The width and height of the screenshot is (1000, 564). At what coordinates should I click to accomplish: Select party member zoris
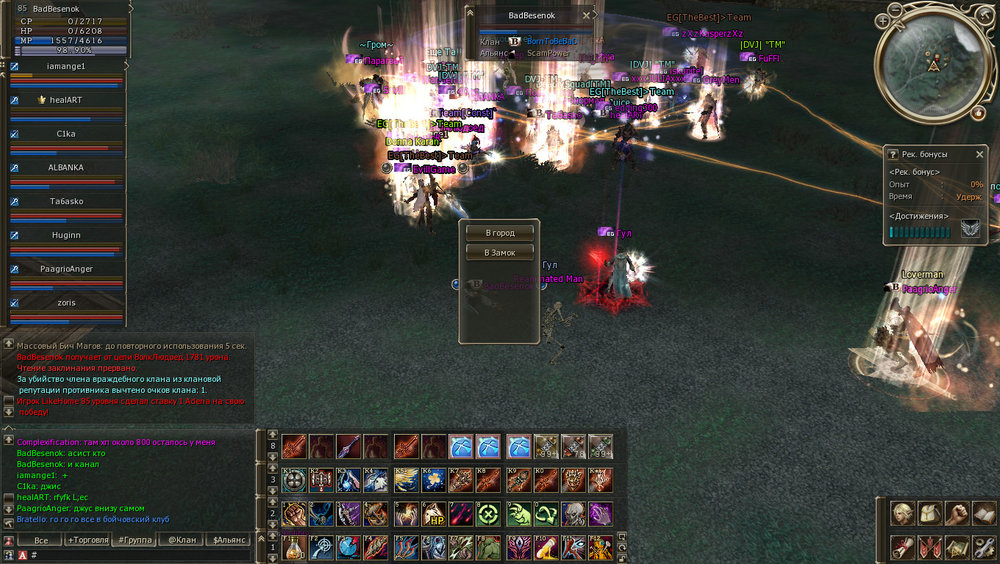pyautogui.click(x=66, y=302)
